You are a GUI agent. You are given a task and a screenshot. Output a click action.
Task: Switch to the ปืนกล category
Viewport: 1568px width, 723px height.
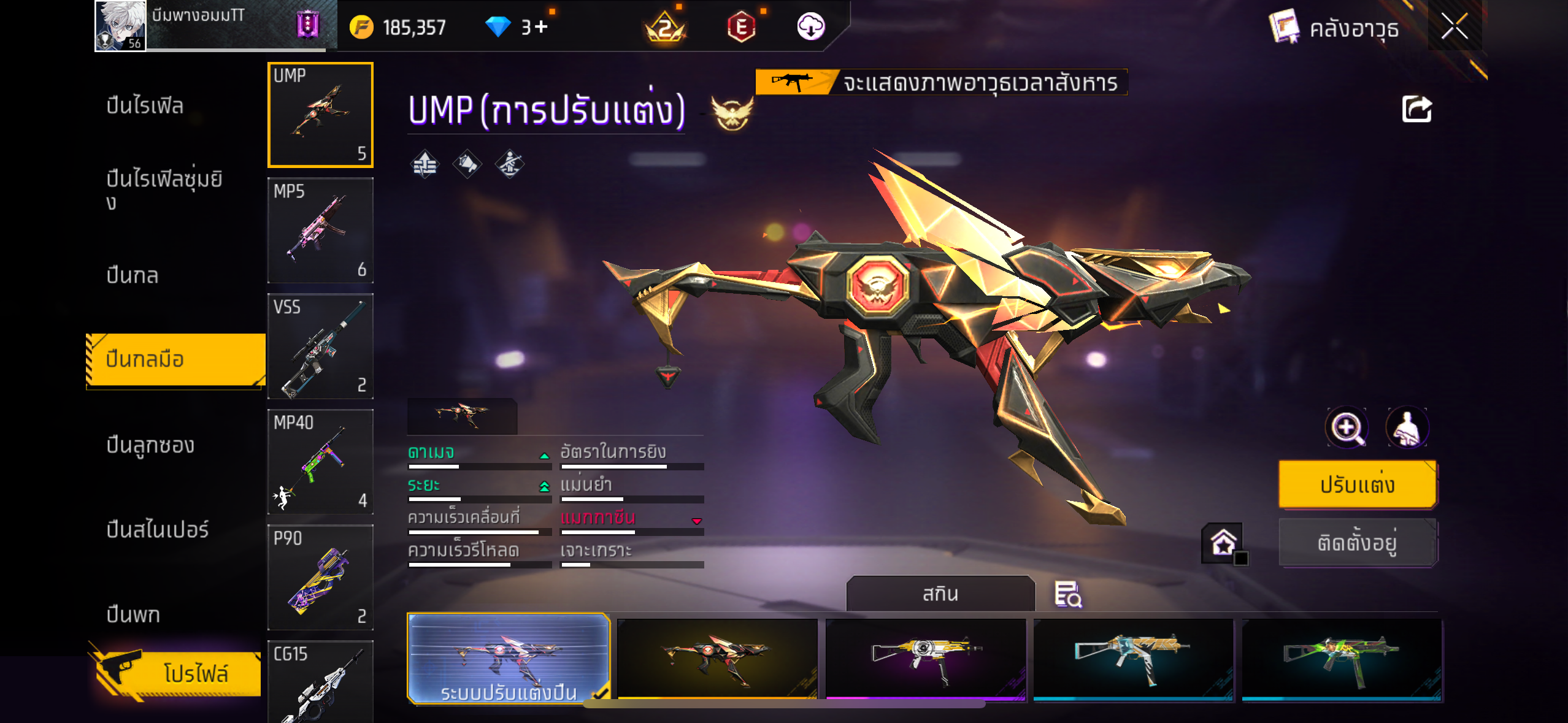click(133, 275)
